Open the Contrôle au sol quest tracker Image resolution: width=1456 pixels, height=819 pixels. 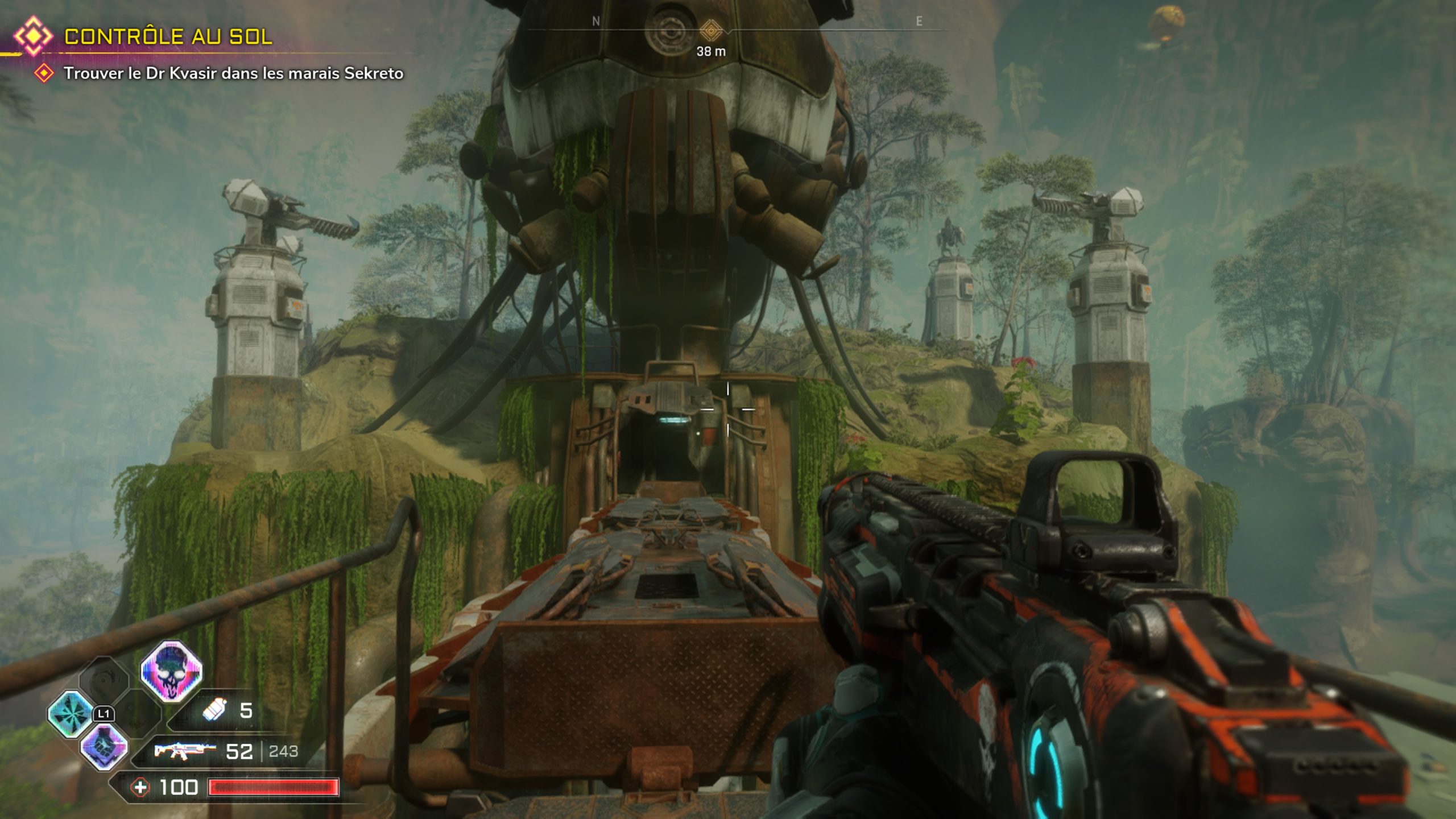pos(168,37)
